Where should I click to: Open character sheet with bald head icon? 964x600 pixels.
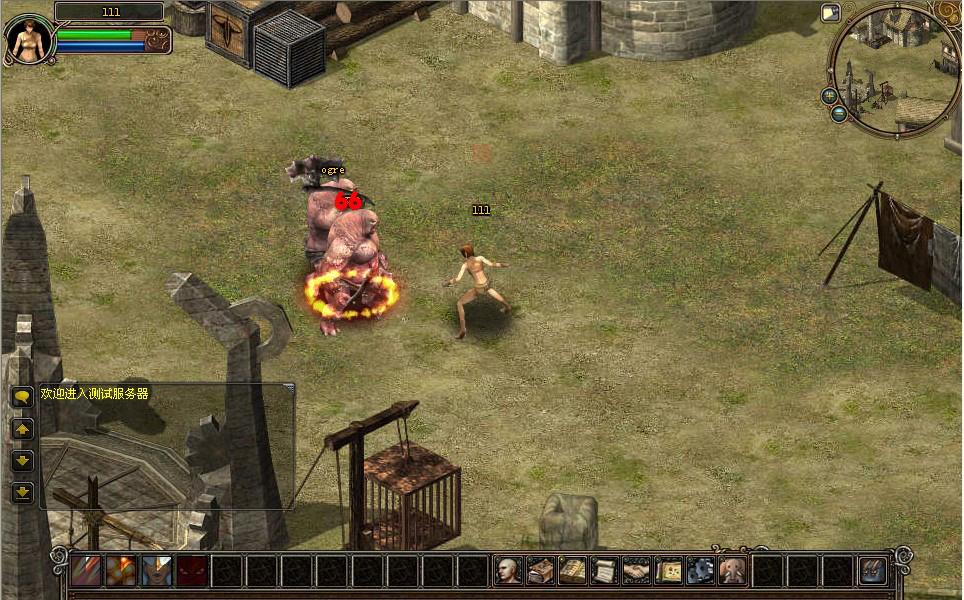509,571
